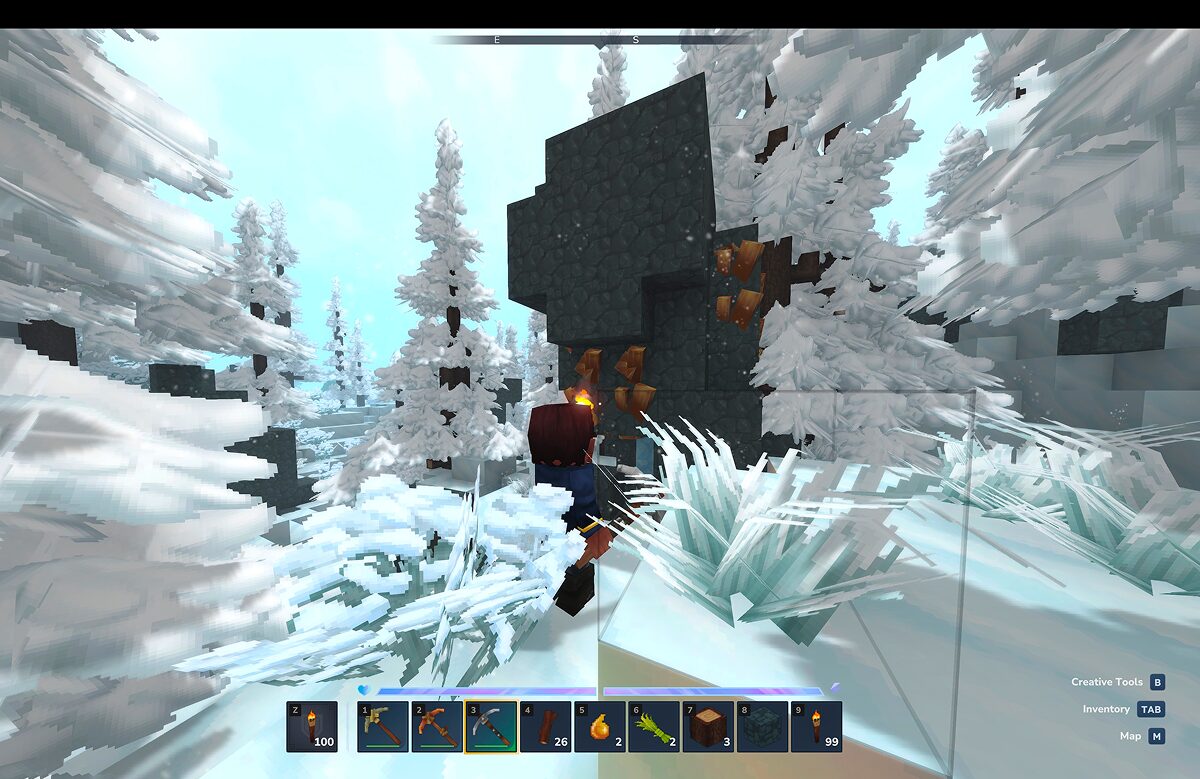Choose the copper pickaxe in slot 2
The width and height of the screenshot is (1200, 779).
click(437, 727)
